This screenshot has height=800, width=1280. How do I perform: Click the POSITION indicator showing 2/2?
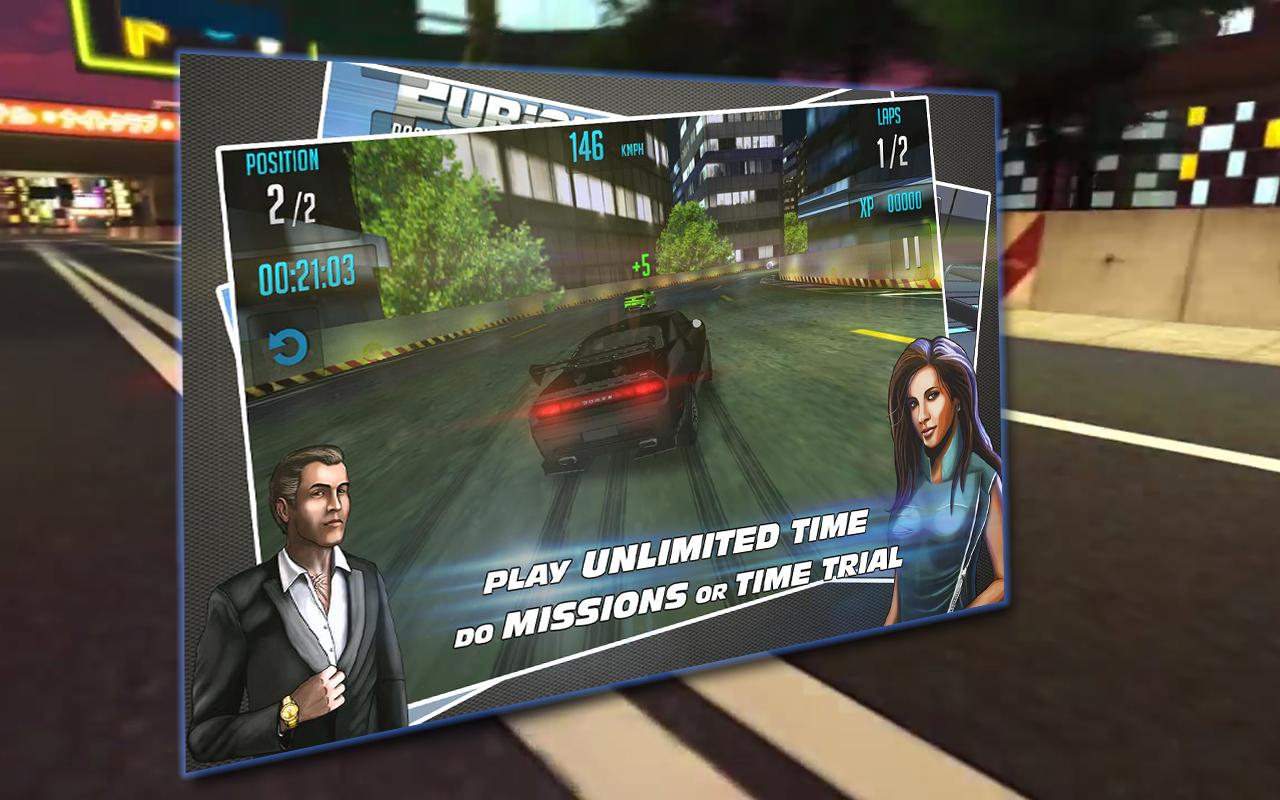pos(282,185)
